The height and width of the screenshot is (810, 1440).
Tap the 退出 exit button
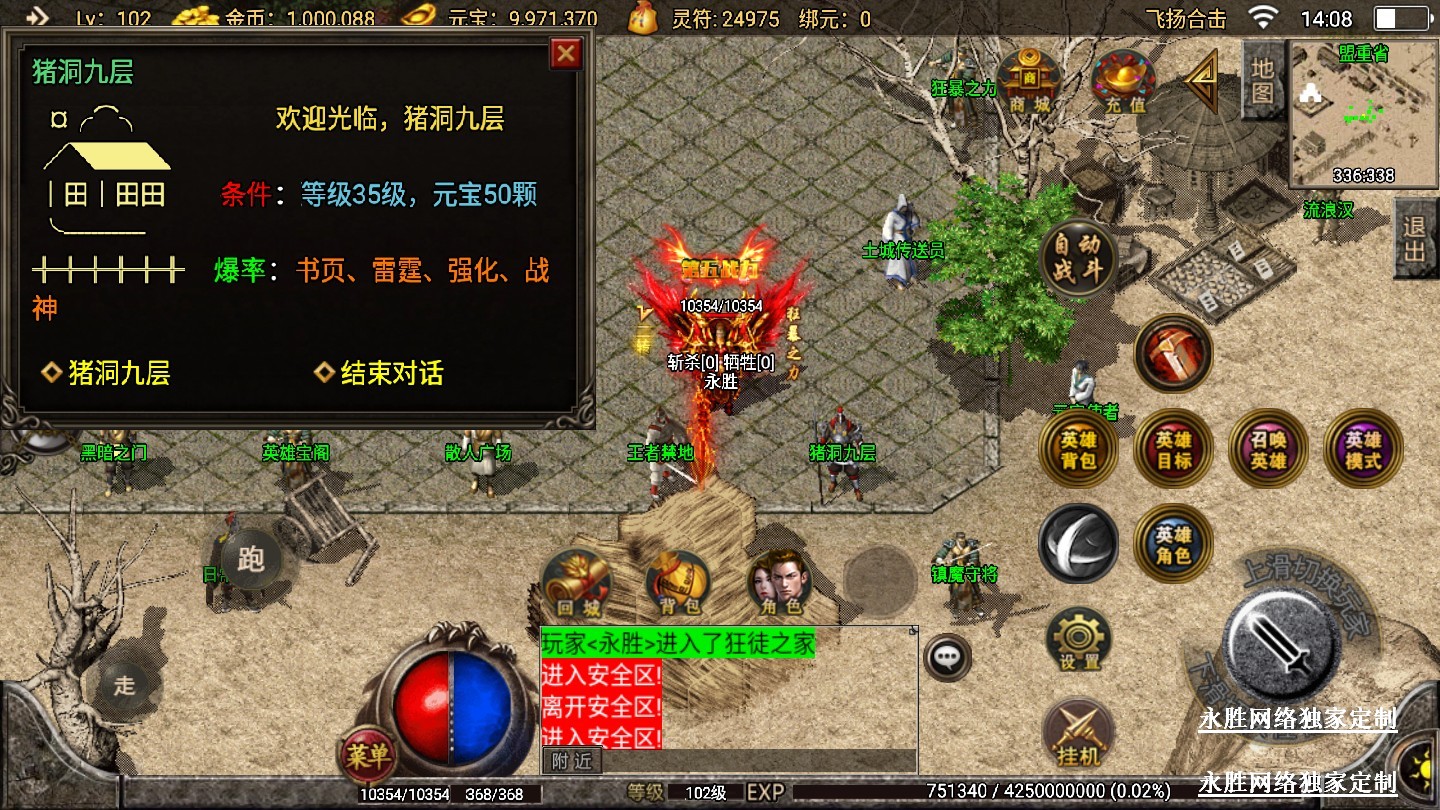click(1414, 239)
